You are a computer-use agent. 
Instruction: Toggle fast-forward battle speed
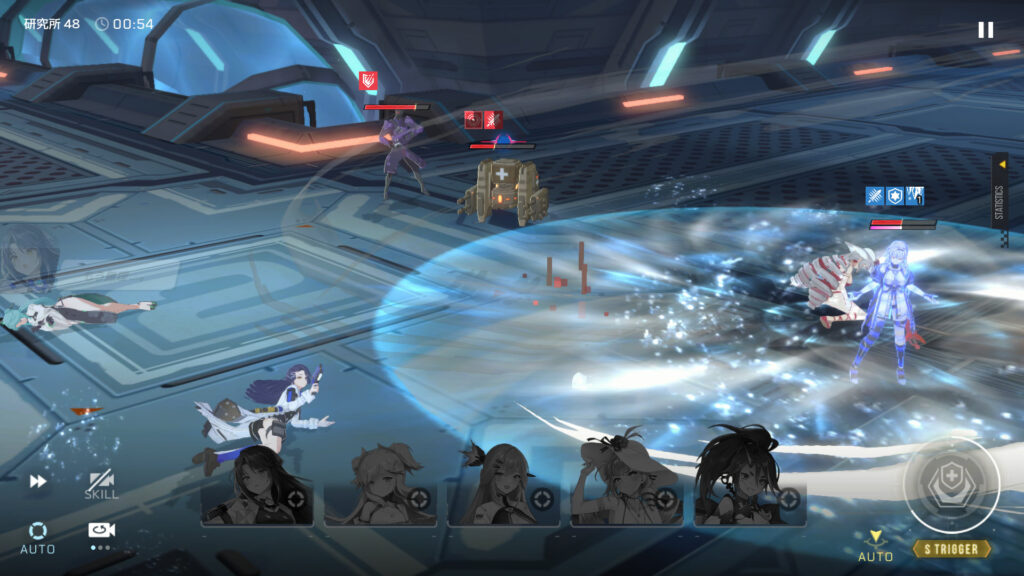click(x=38, y=481)
